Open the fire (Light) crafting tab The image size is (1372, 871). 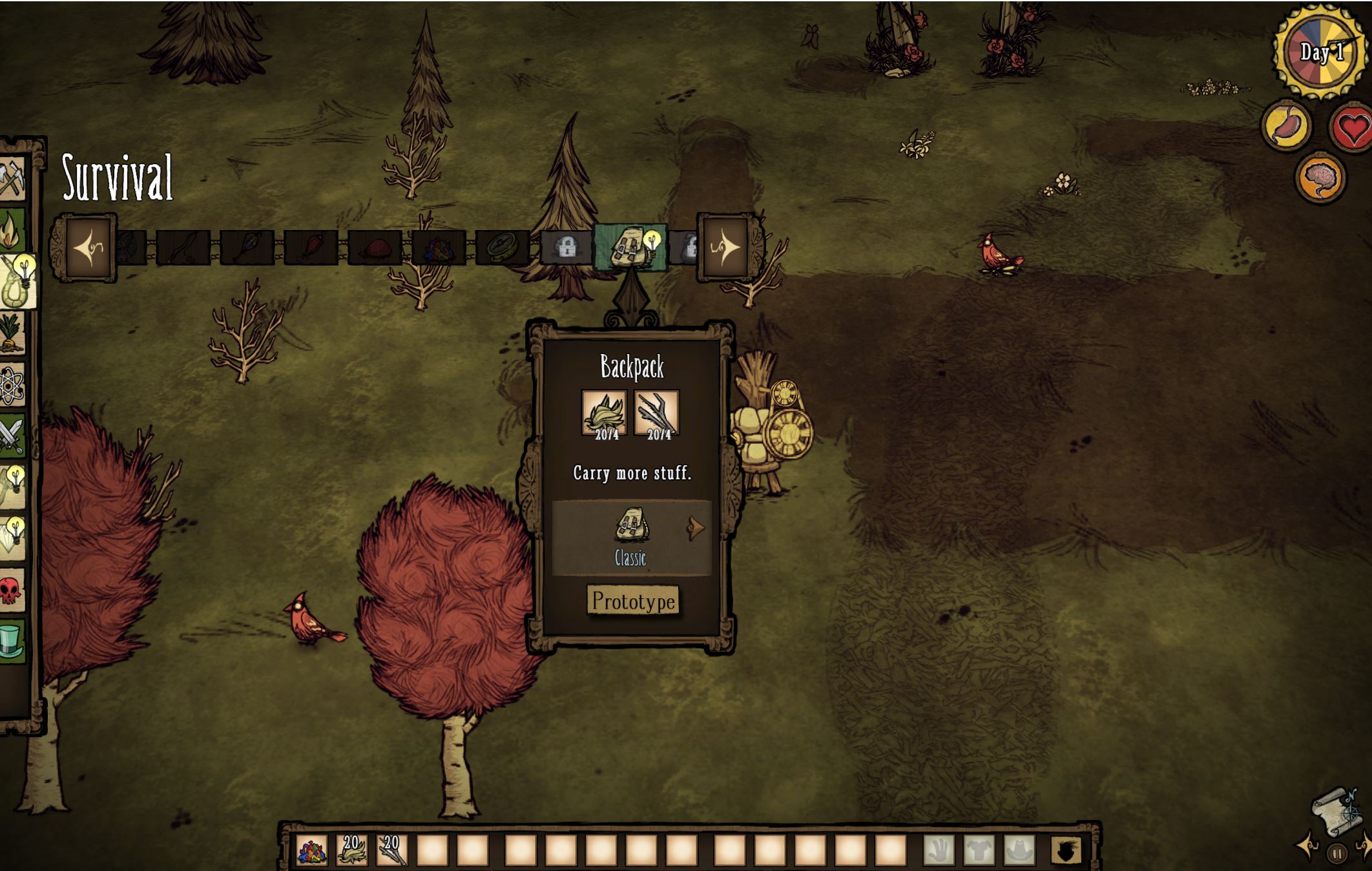[x=12, y=231]
